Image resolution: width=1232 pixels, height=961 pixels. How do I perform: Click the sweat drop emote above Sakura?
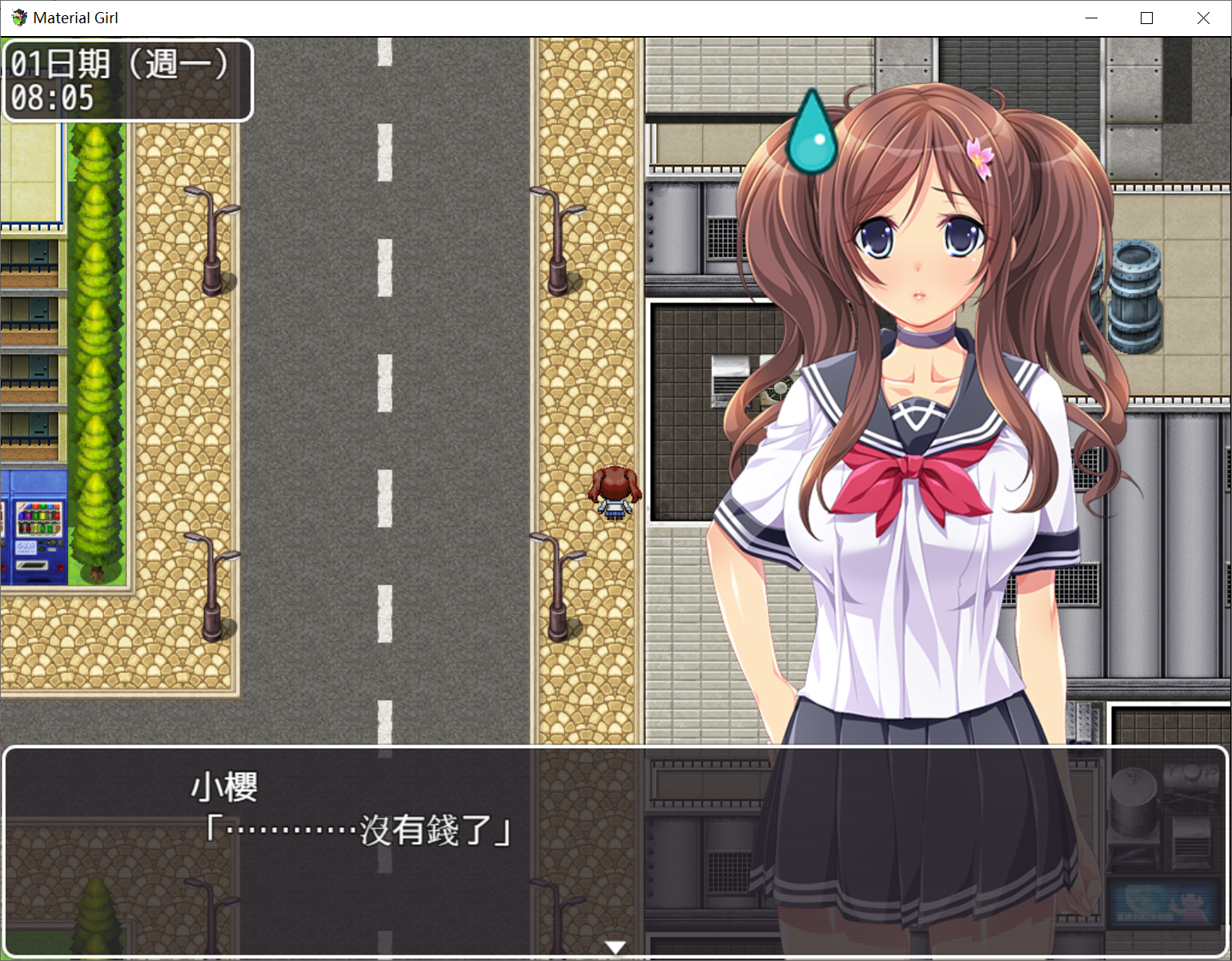pos(812,132)
